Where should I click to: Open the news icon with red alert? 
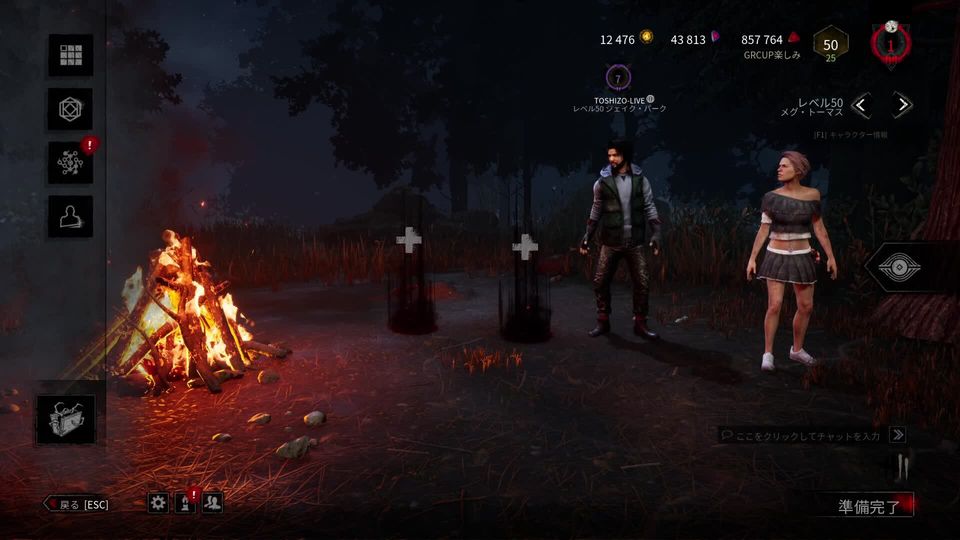[x=185, y=503]
